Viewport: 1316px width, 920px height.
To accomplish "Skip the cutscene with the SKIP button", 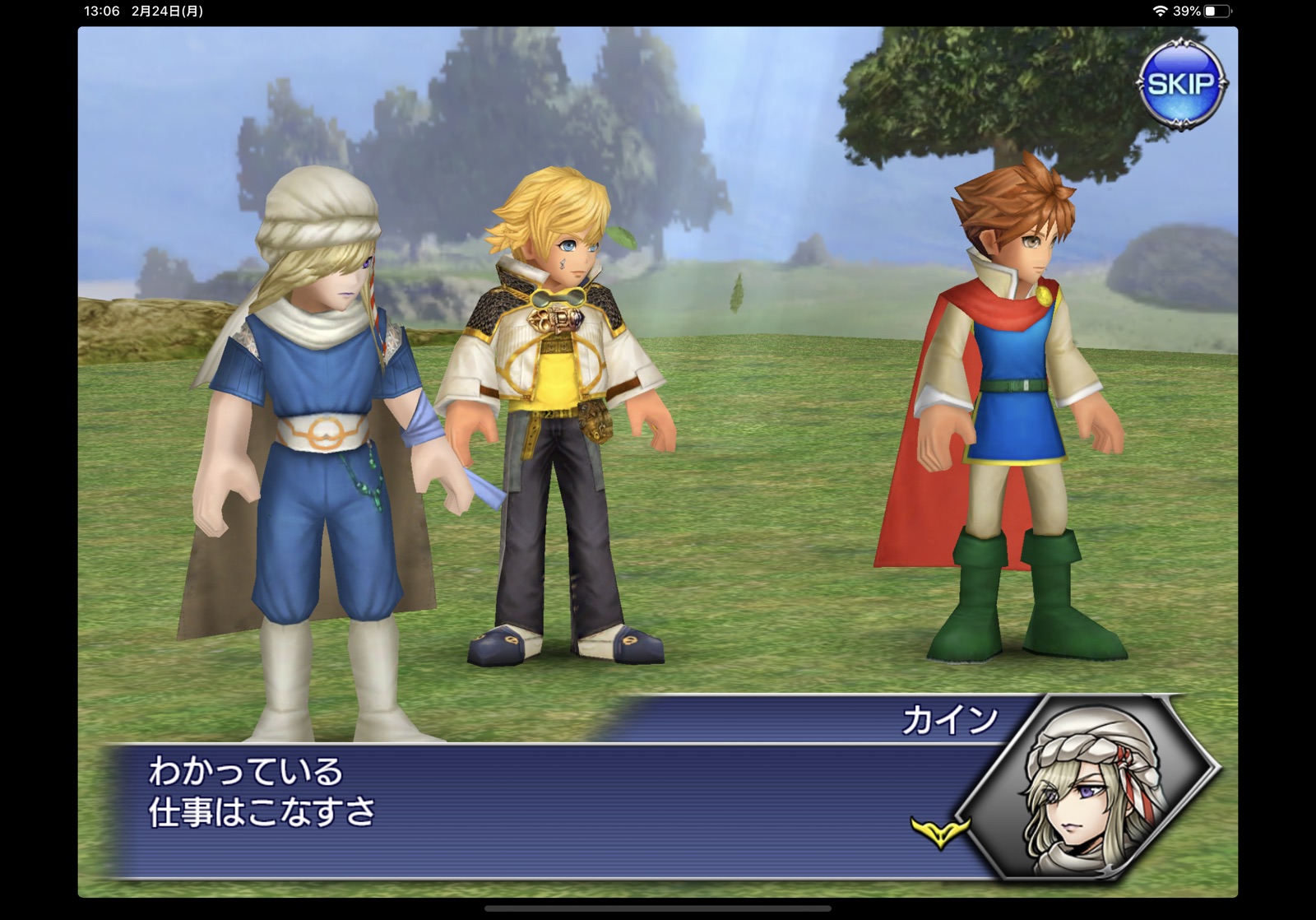I will (1181, 83).
